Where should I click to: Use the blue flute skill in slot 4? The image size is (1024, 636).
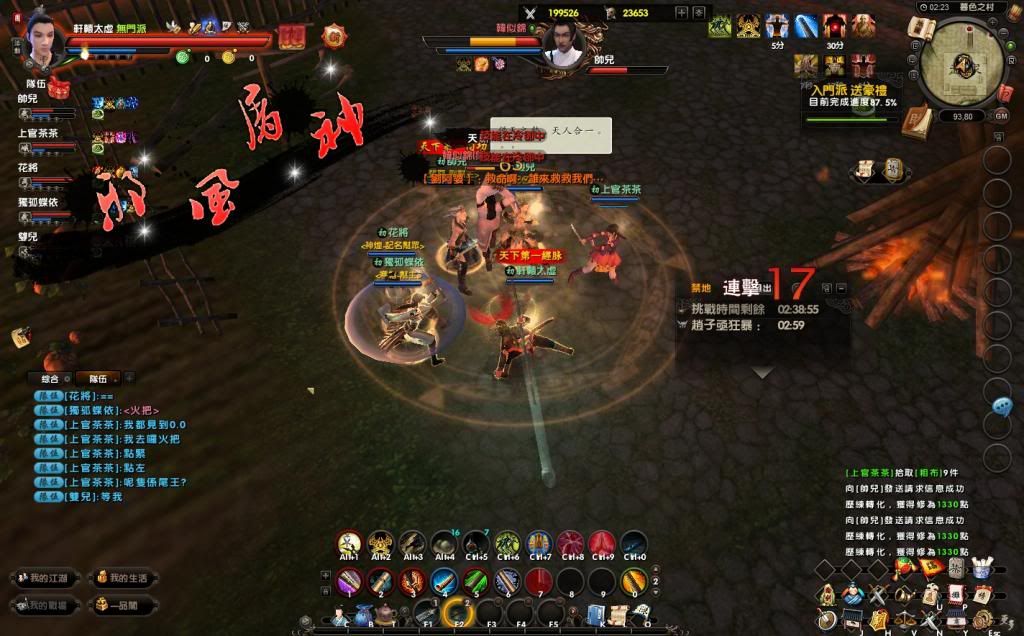(444, 581)
